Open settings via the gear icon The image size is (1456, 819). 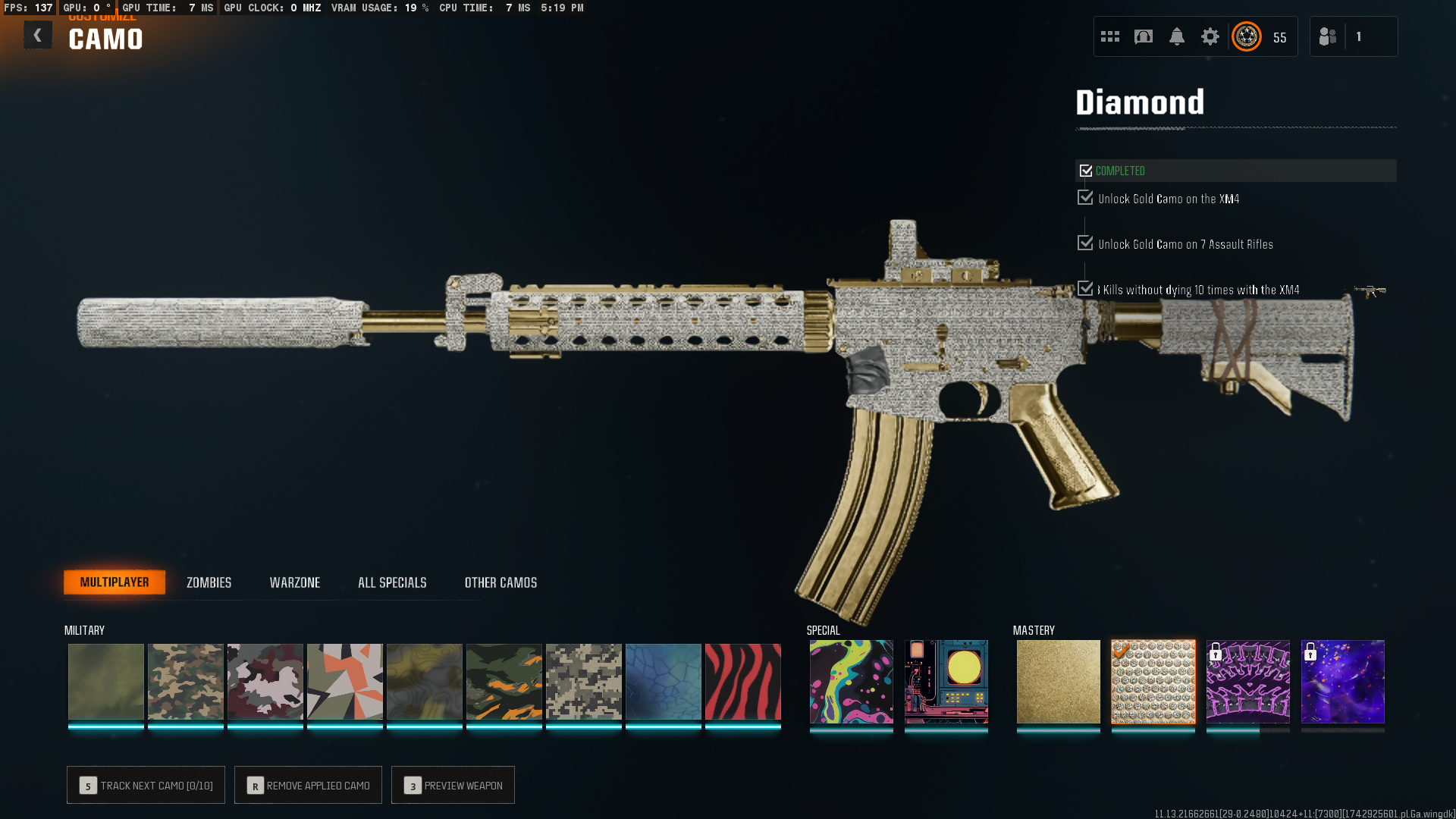(x=1210, y=36)
